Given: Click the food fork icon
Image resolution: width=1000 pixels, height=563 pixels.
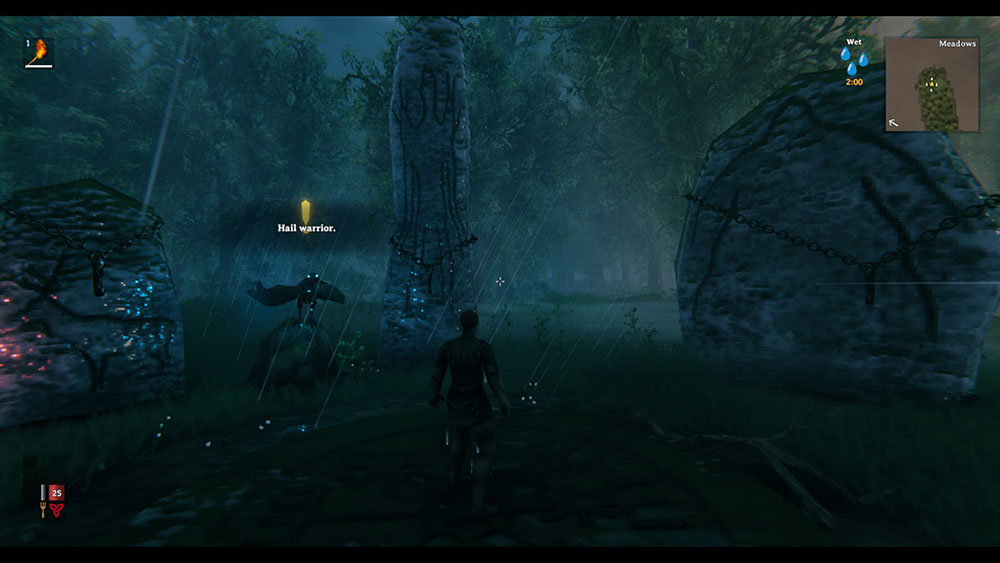Looking at the screenshot, I should (x=42, y=509).
